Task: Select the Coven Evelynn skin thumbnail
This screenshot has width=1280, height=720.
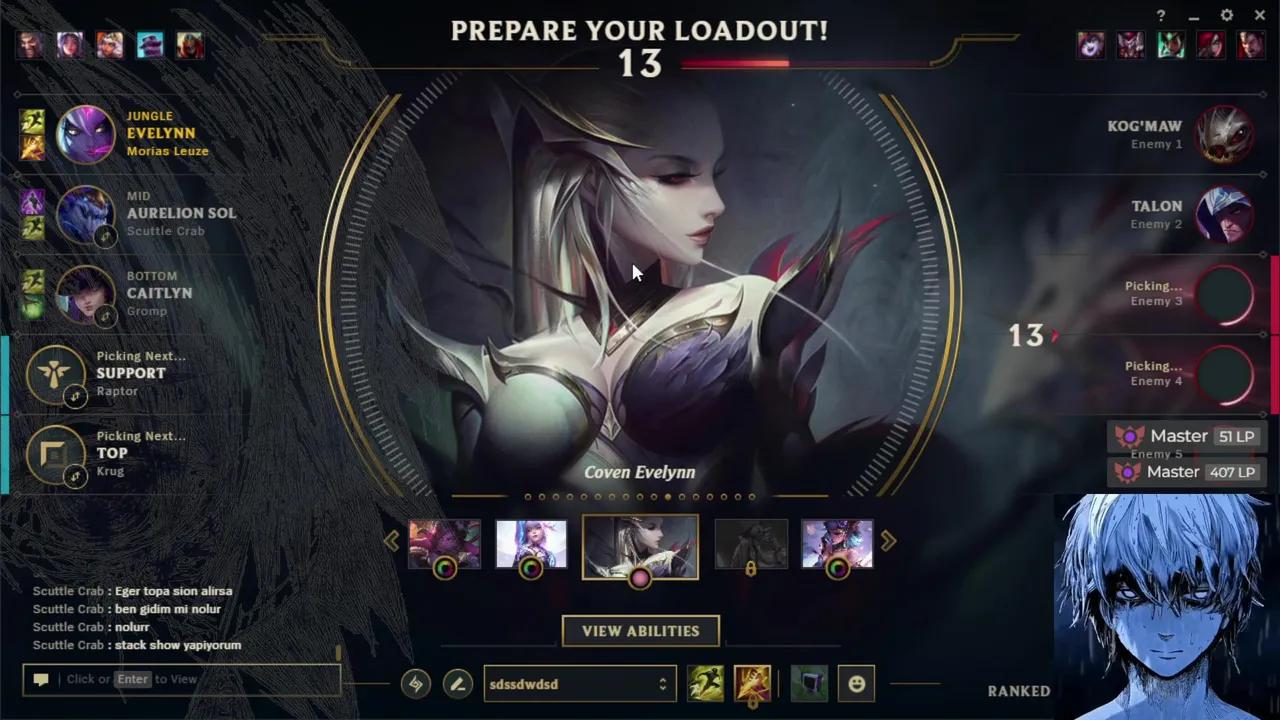Action: pyautogui.click(x=640, y=545)
